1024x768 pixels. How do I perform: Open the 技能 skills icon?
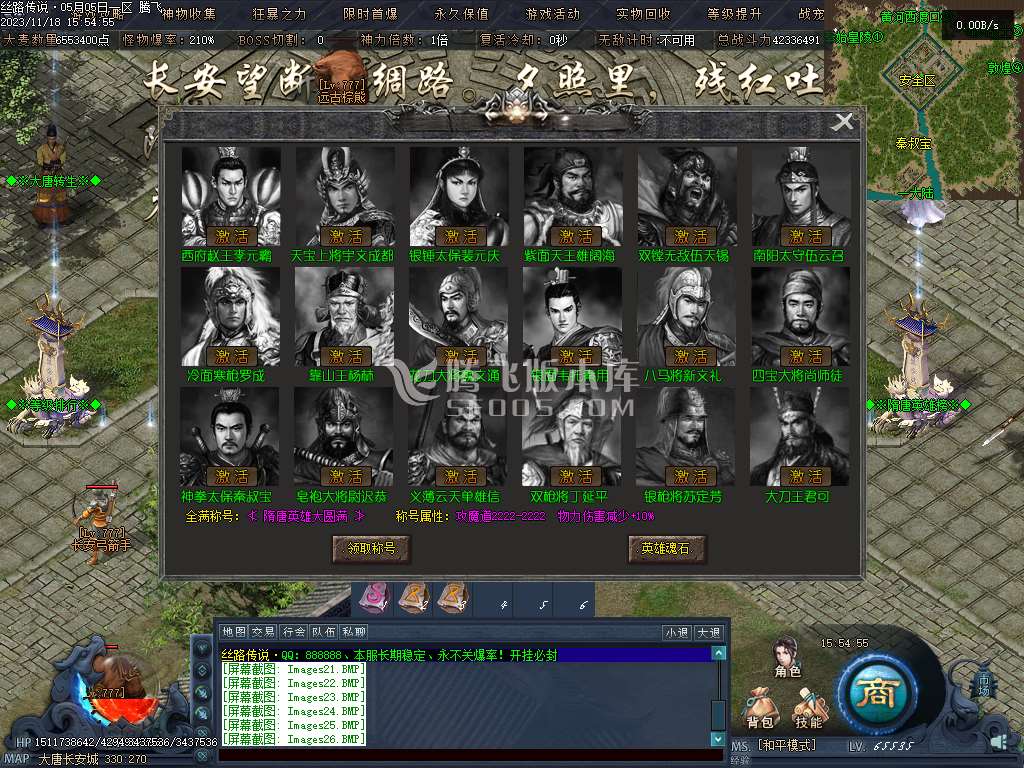pos(808,708)
